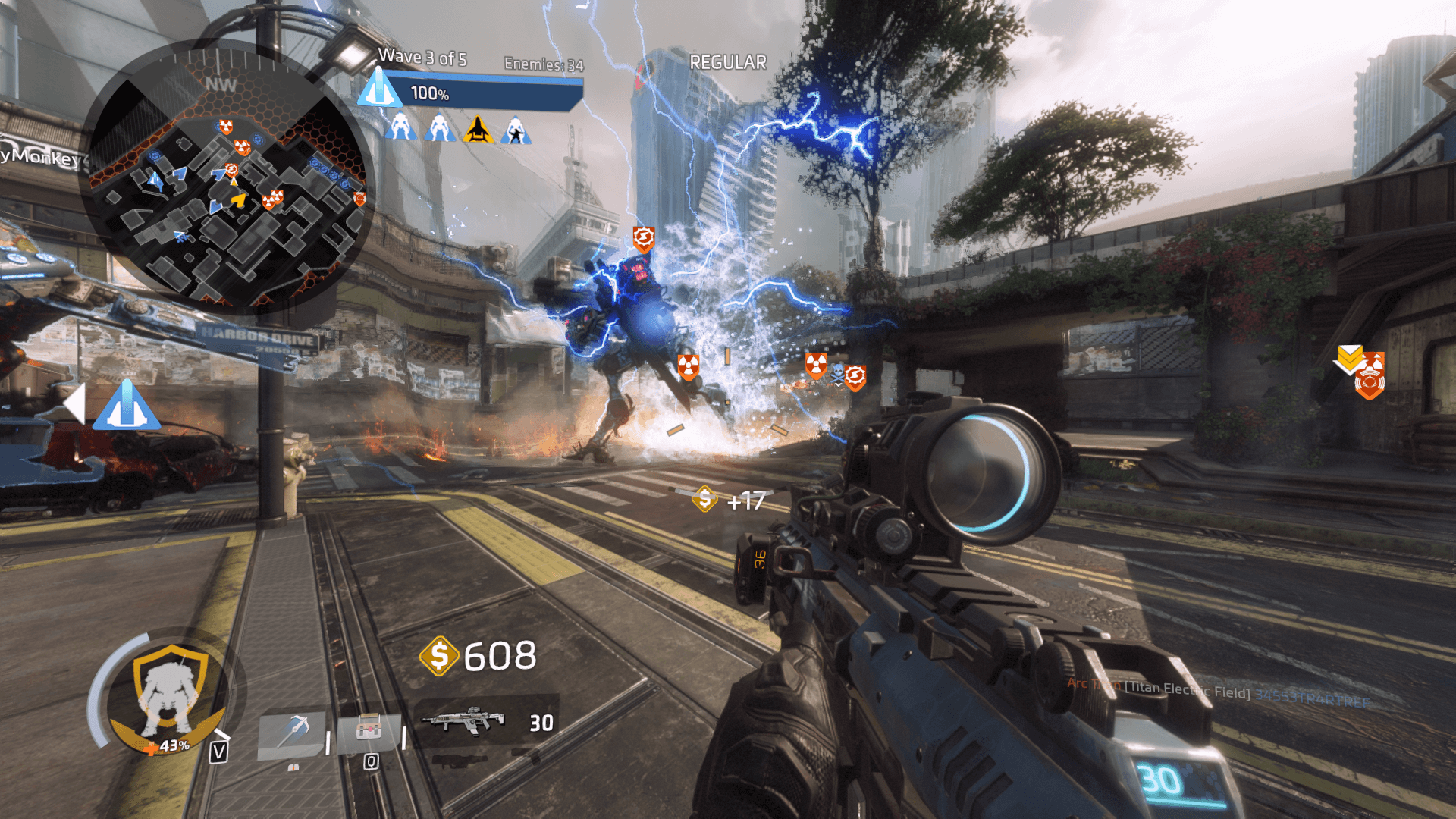1456x819 pixels.
Task: Click the large Harvester objective marker
Action: (127, 405)
